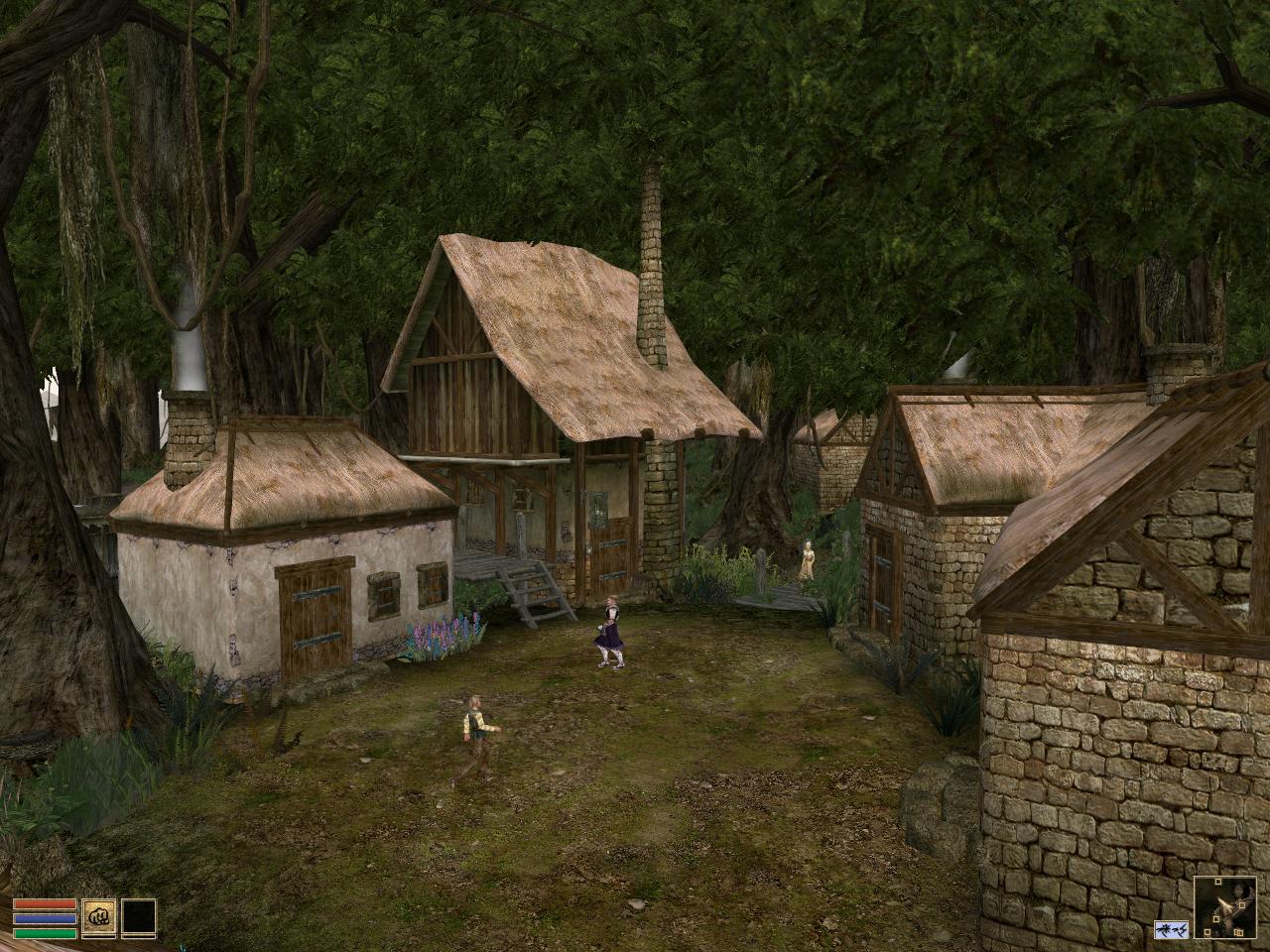Open the minimap in the corner
This screenshot has width=1270, height=952.
pyautogui.click(x=1226, y=908)
